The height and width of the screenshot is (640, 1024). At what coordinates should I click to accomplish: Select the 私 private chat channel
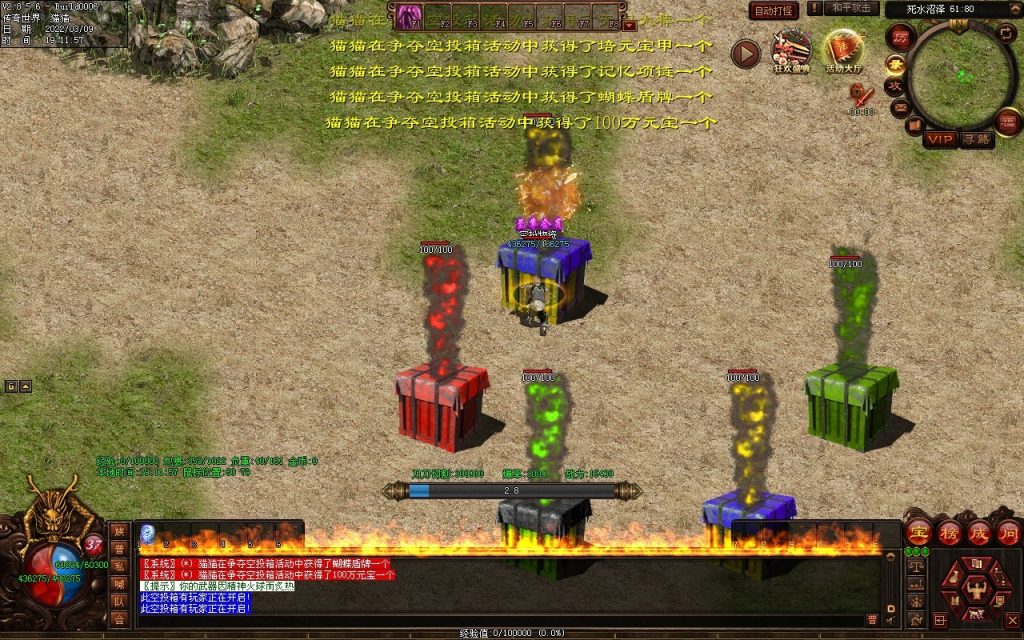119,566
